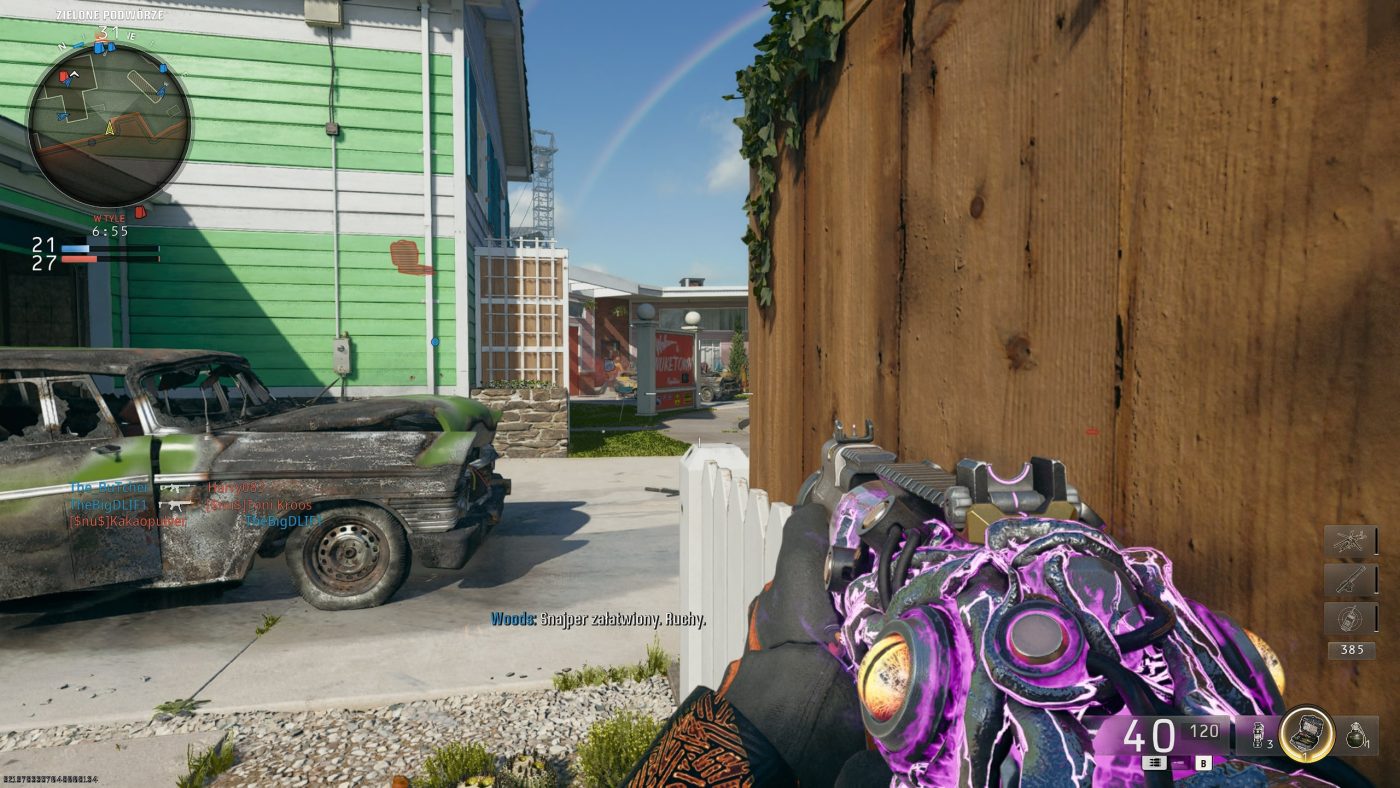
Task: Select the tactical stun grenade icon
Action: point(1256,735)
